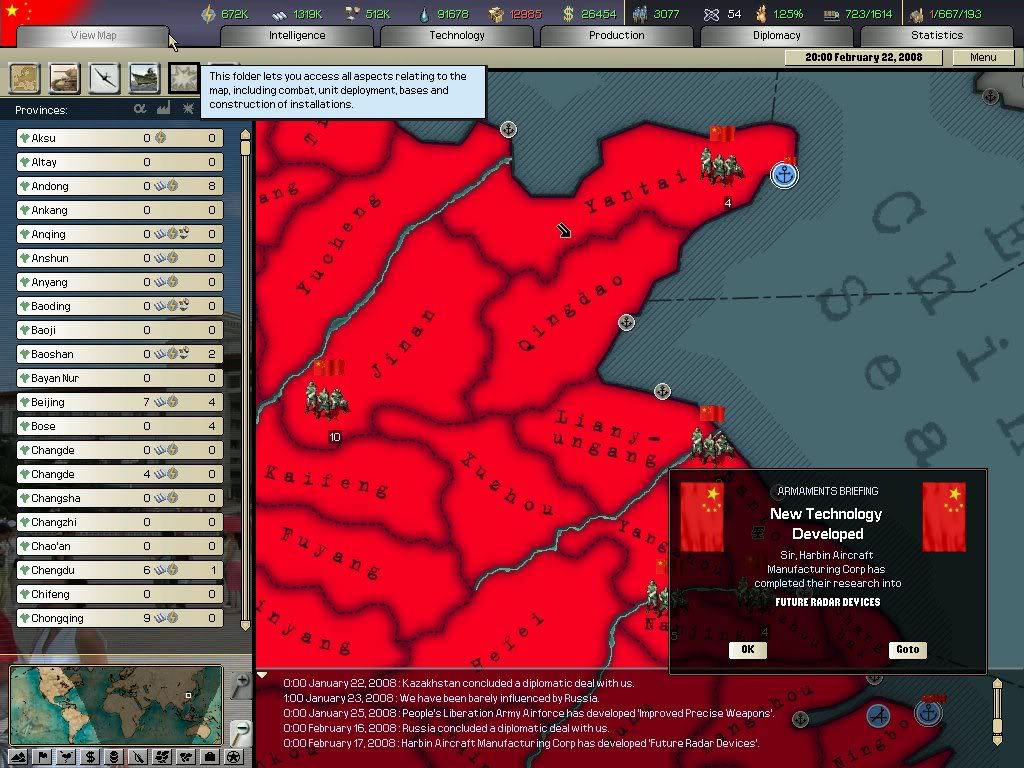Activate the dollar sign economic map mode
The height and width of the screenshot is (768, 1024).
(x=91, y=756)
